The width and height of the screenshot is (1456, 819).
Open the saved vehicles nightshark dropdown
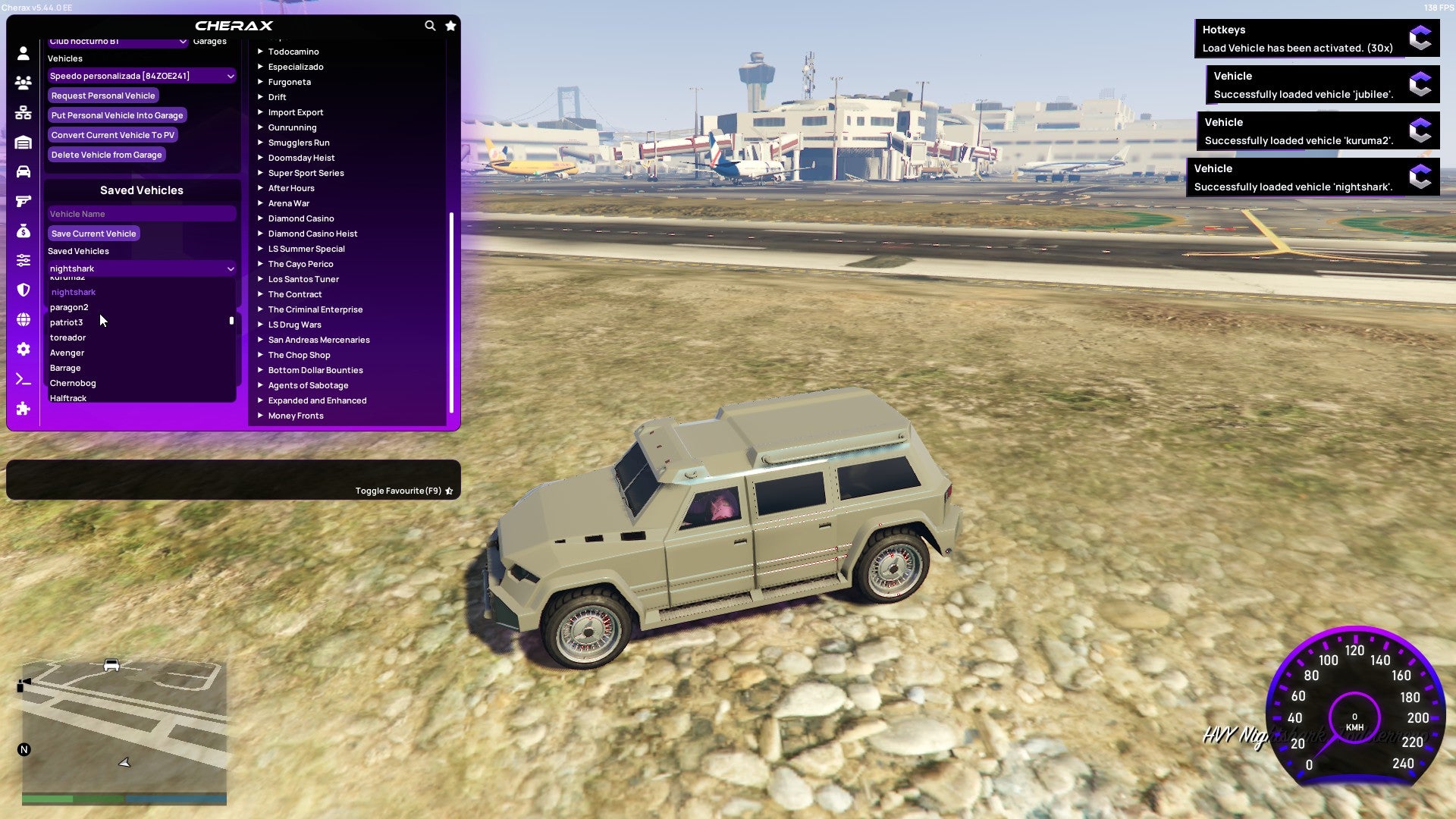(141, 268)
